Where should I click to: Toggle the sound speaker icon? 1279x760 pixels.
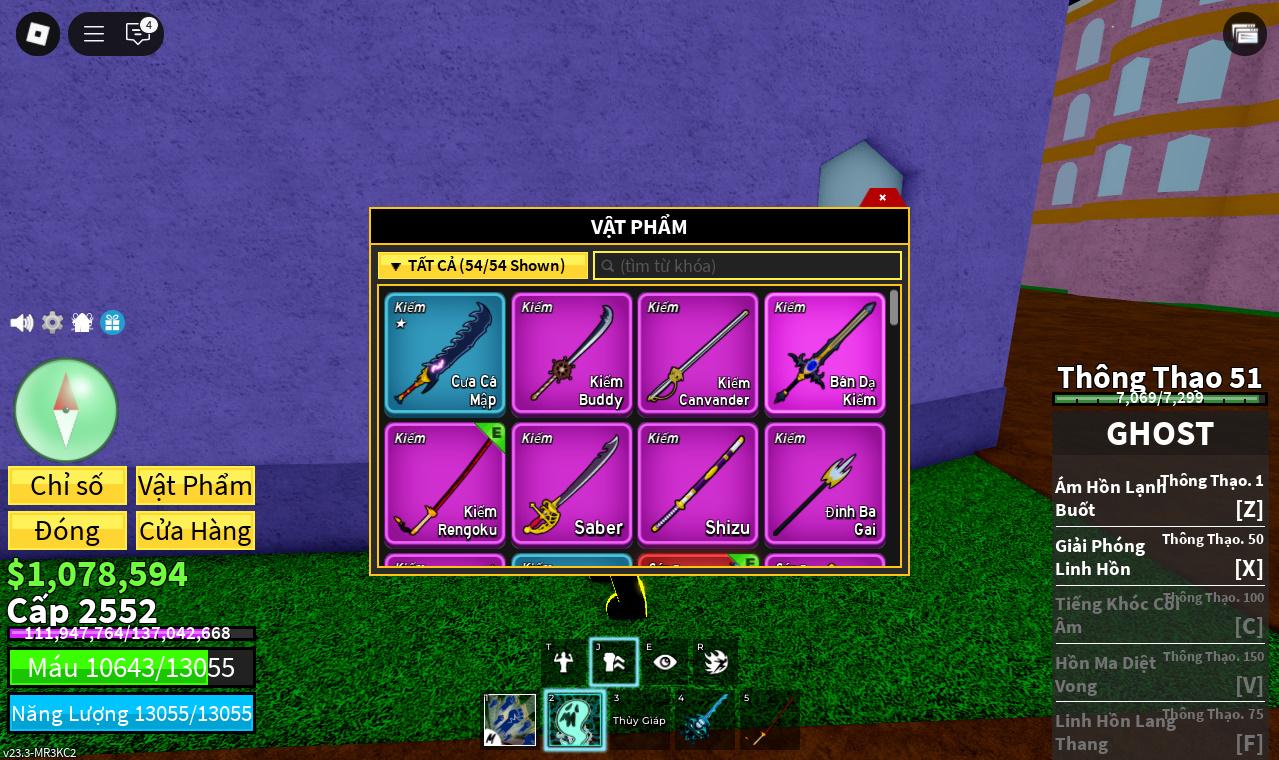[x=21, y=323]
